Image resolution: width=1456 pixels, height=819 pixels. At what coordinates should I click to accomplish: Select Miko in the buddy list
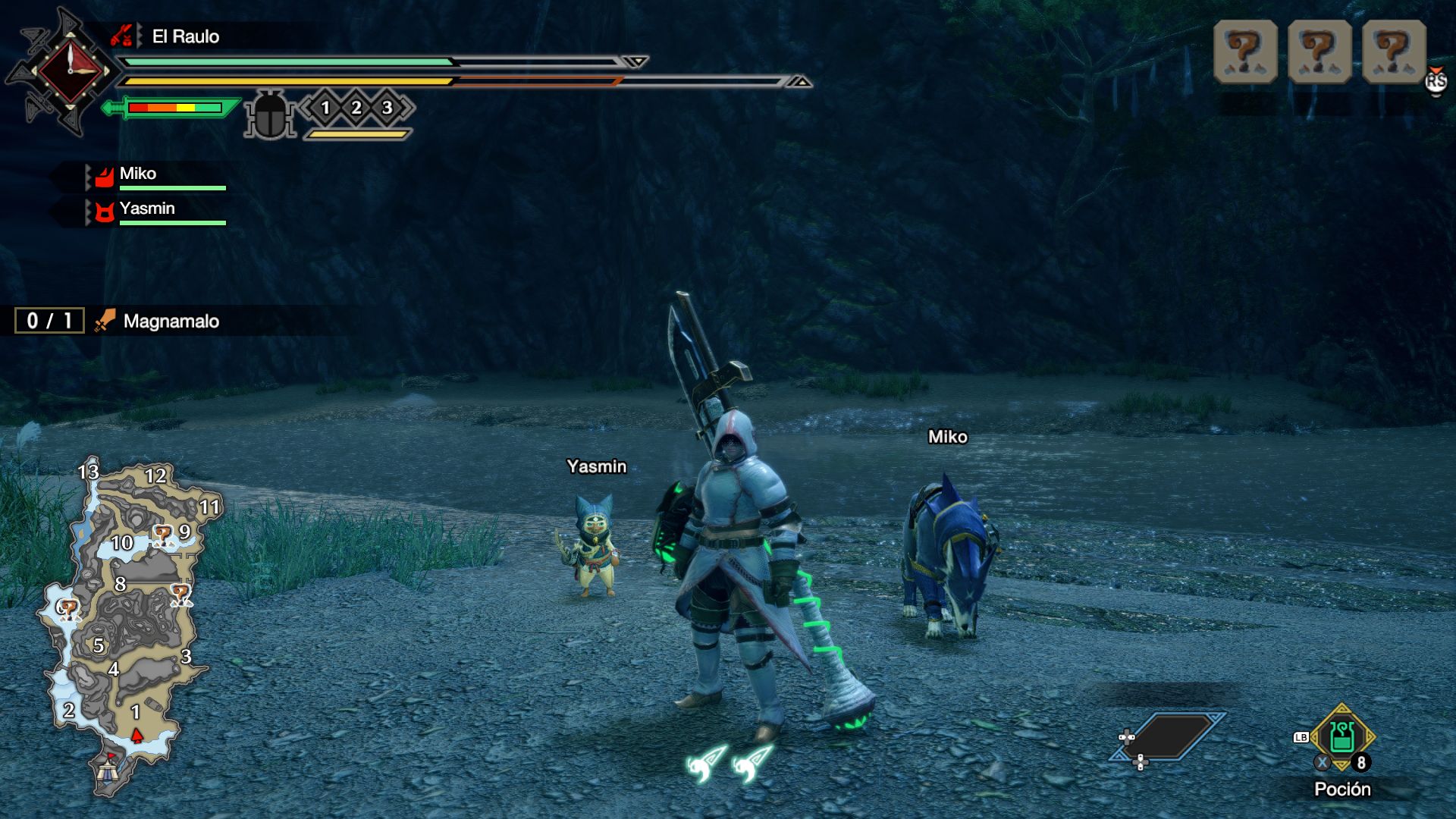pyautogui.click(x=138, y=174)
